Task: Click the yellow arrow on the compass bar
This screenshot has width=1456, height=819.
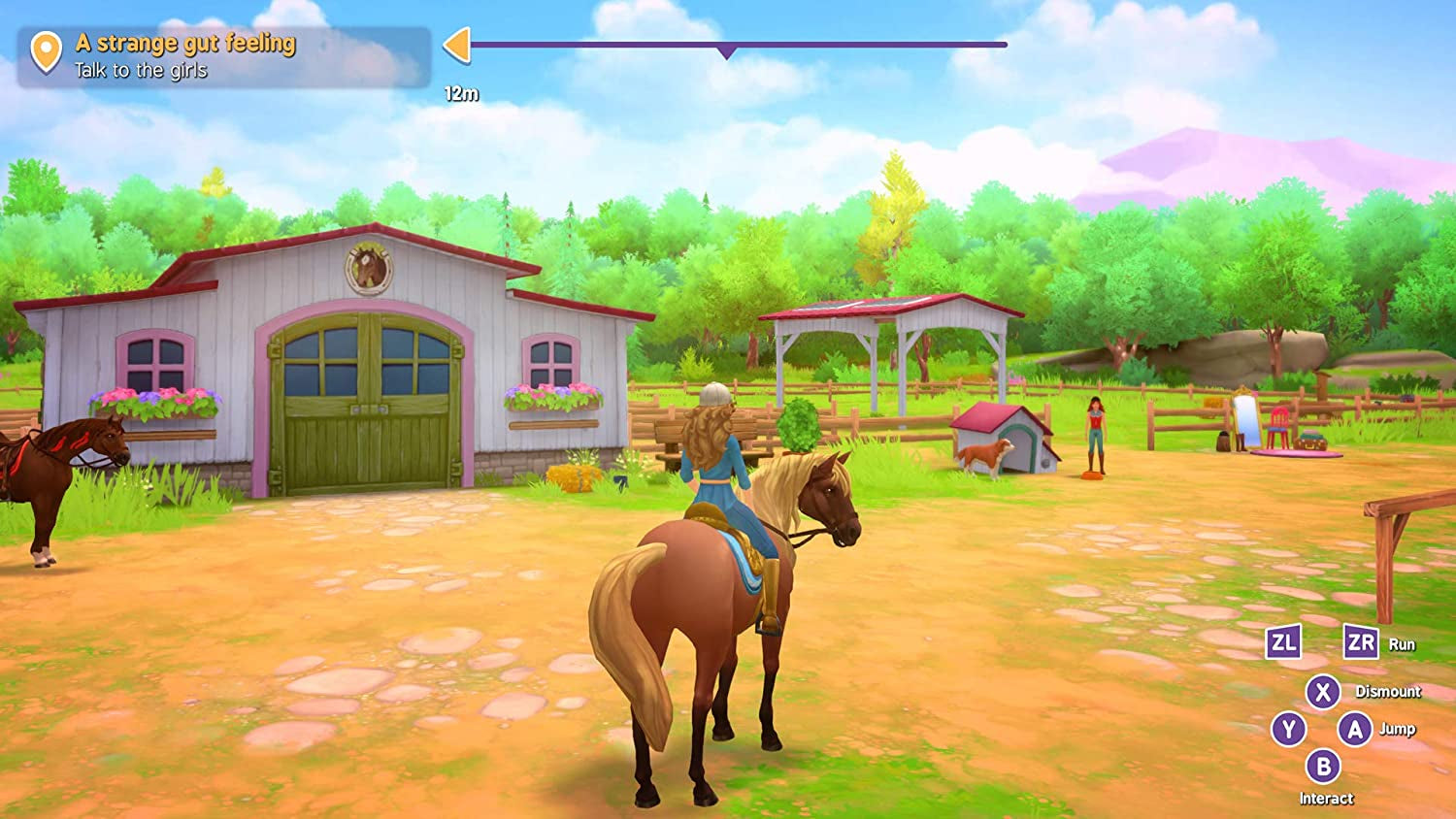Action: (x=458, y=44)
